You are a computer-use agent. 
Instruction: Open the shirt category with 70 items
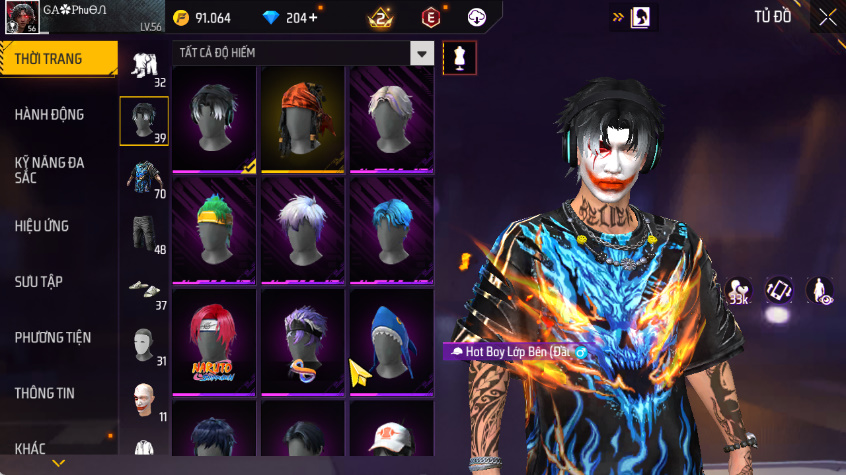coord(144,177)
